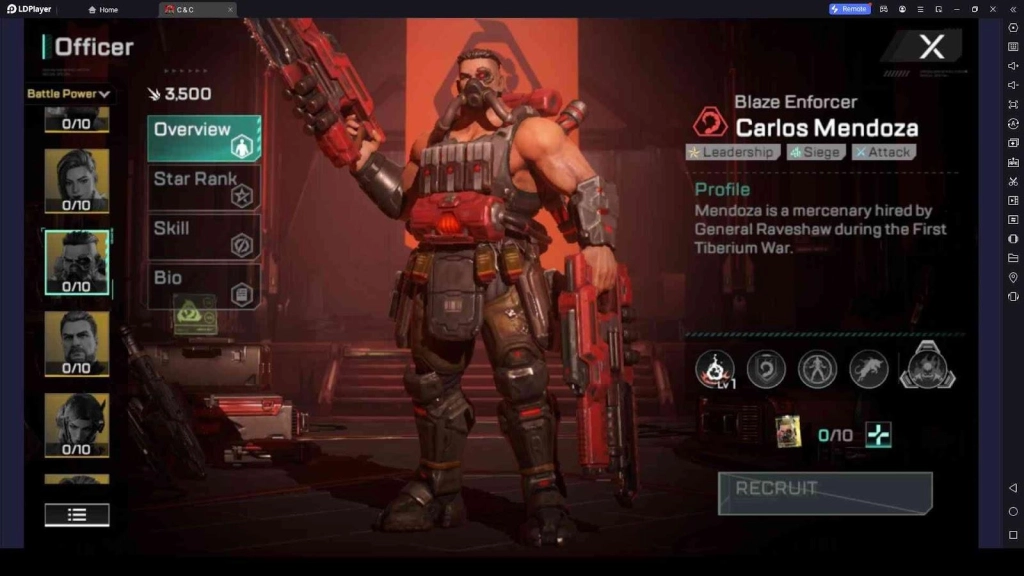Recruit Carlos Mendoza
1024x576 pixels.
pos(825,493)
